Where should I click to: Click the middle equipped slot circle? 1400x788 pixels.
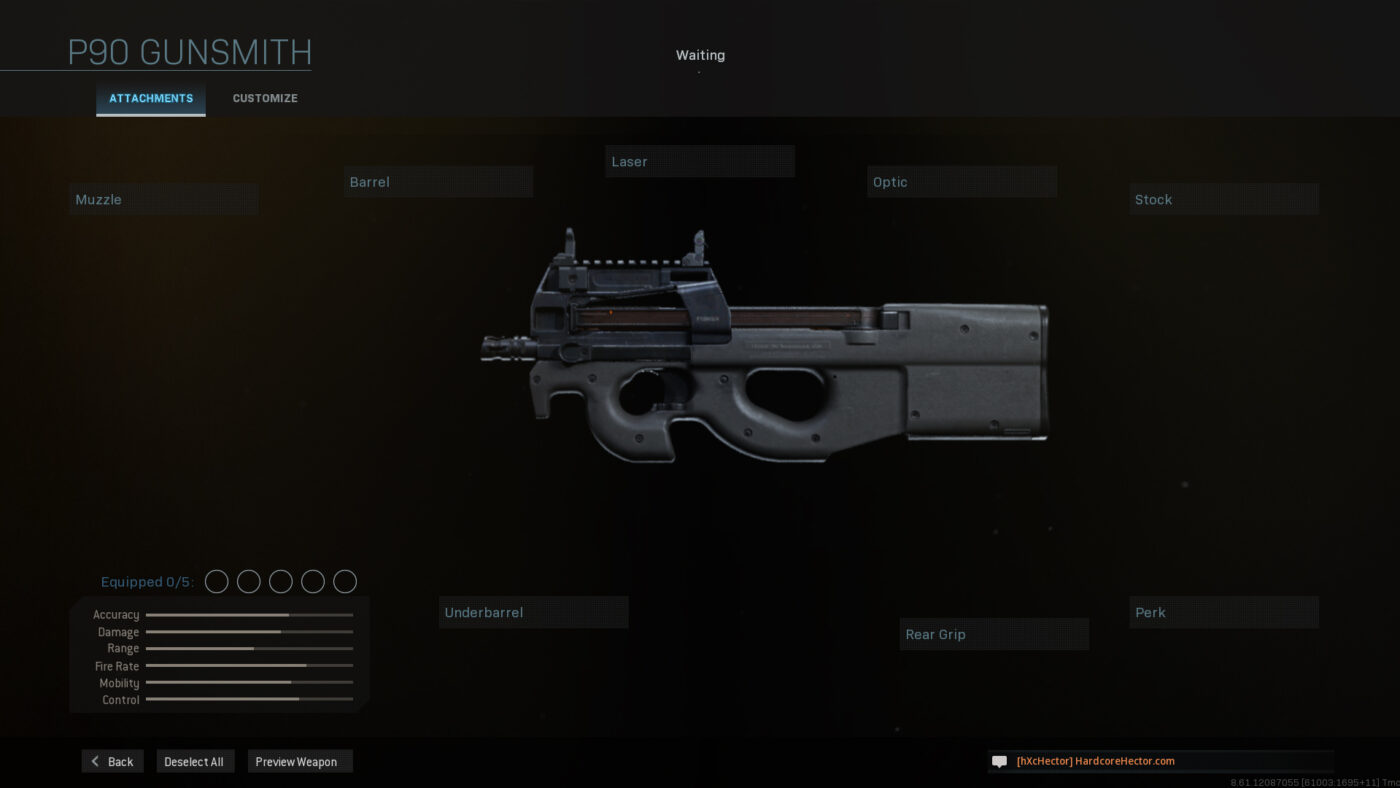280,581
